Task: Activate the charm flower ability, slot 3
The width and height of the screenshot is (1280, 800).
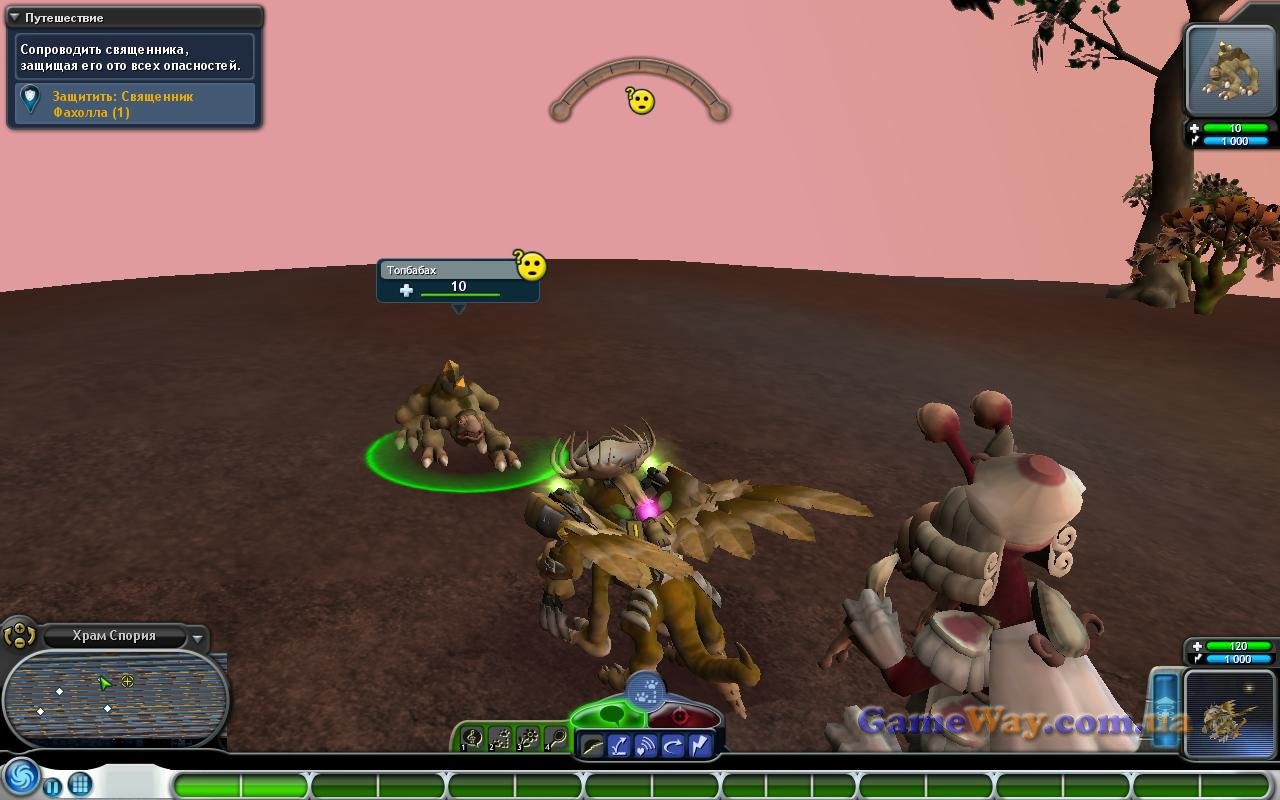Action: tap(528, 738)
